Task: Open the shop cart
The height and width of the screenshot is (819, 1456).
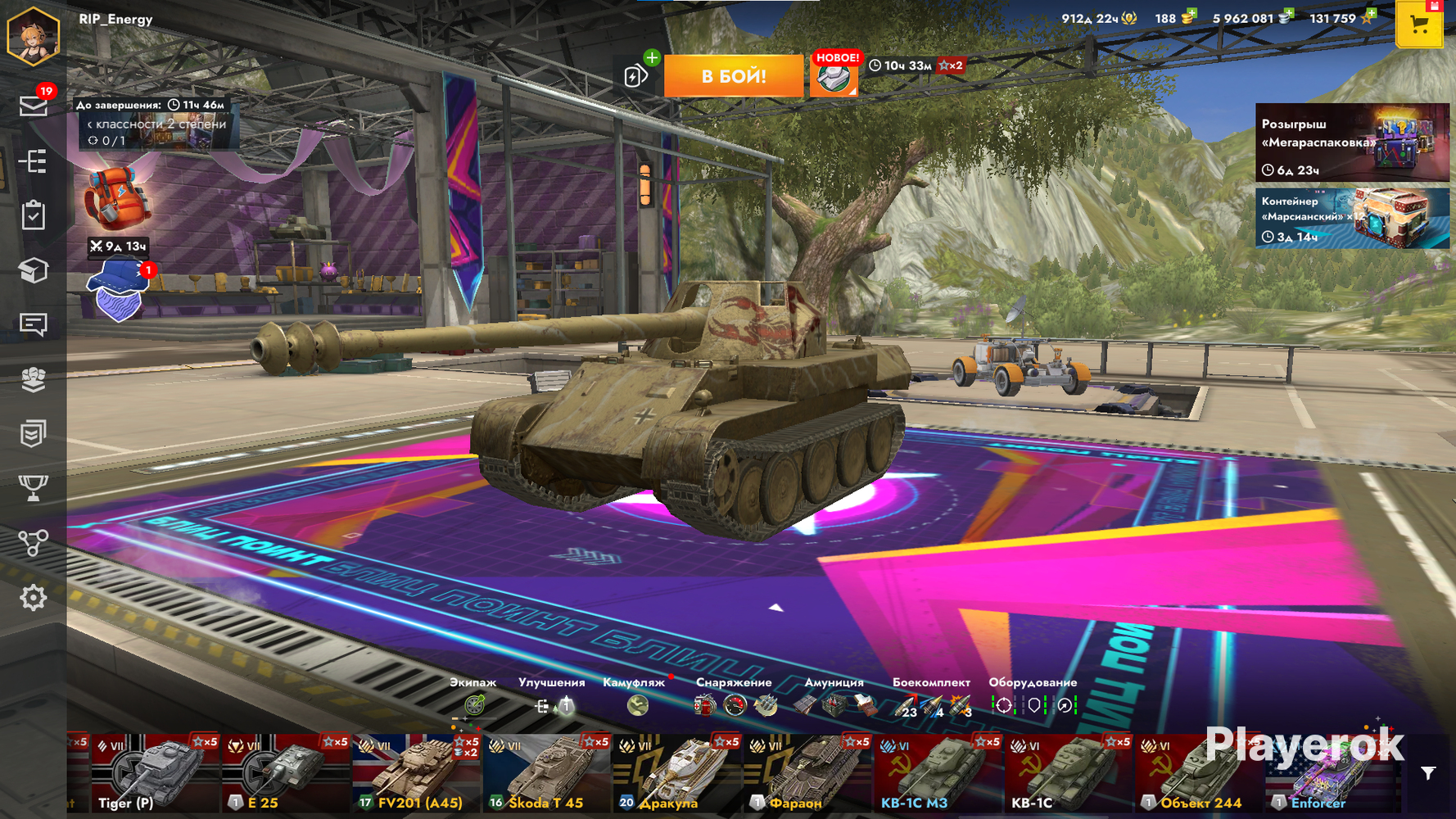Action: coord(1419,25)
